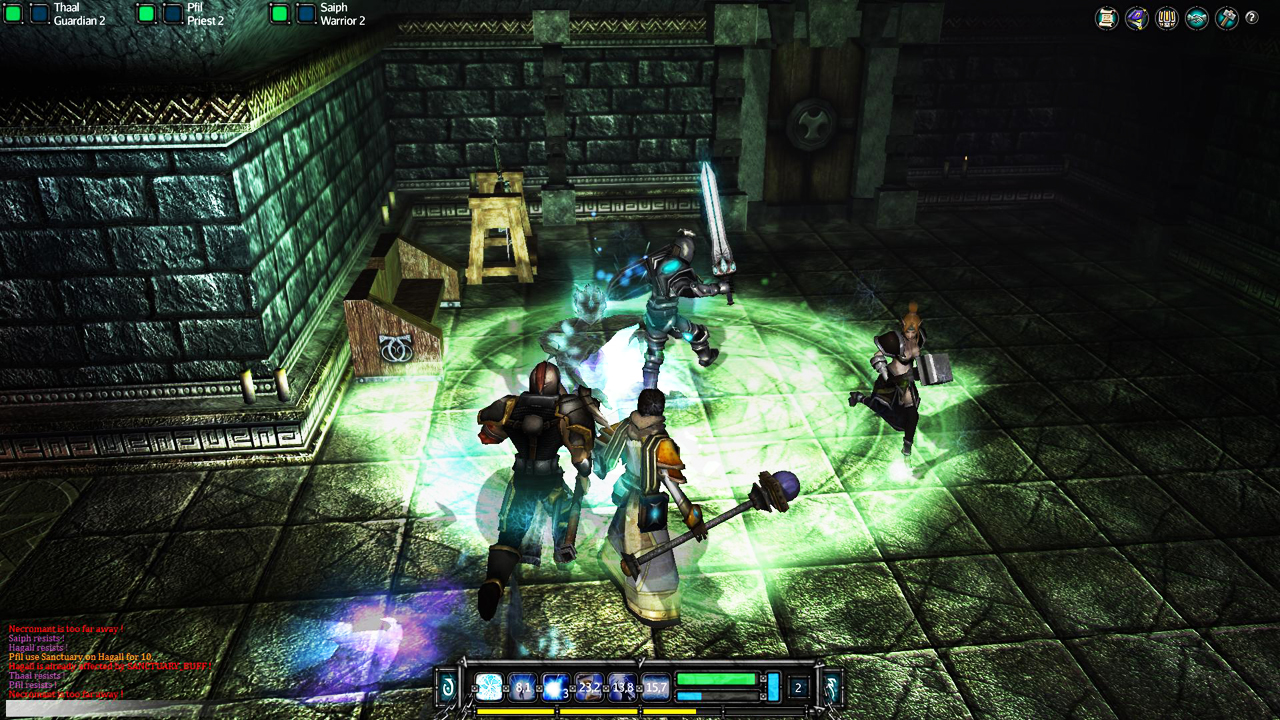Viewport: 1280px width, 720px height.
Task: Click the right rune button on action bar
Action: tap(830, 687)
